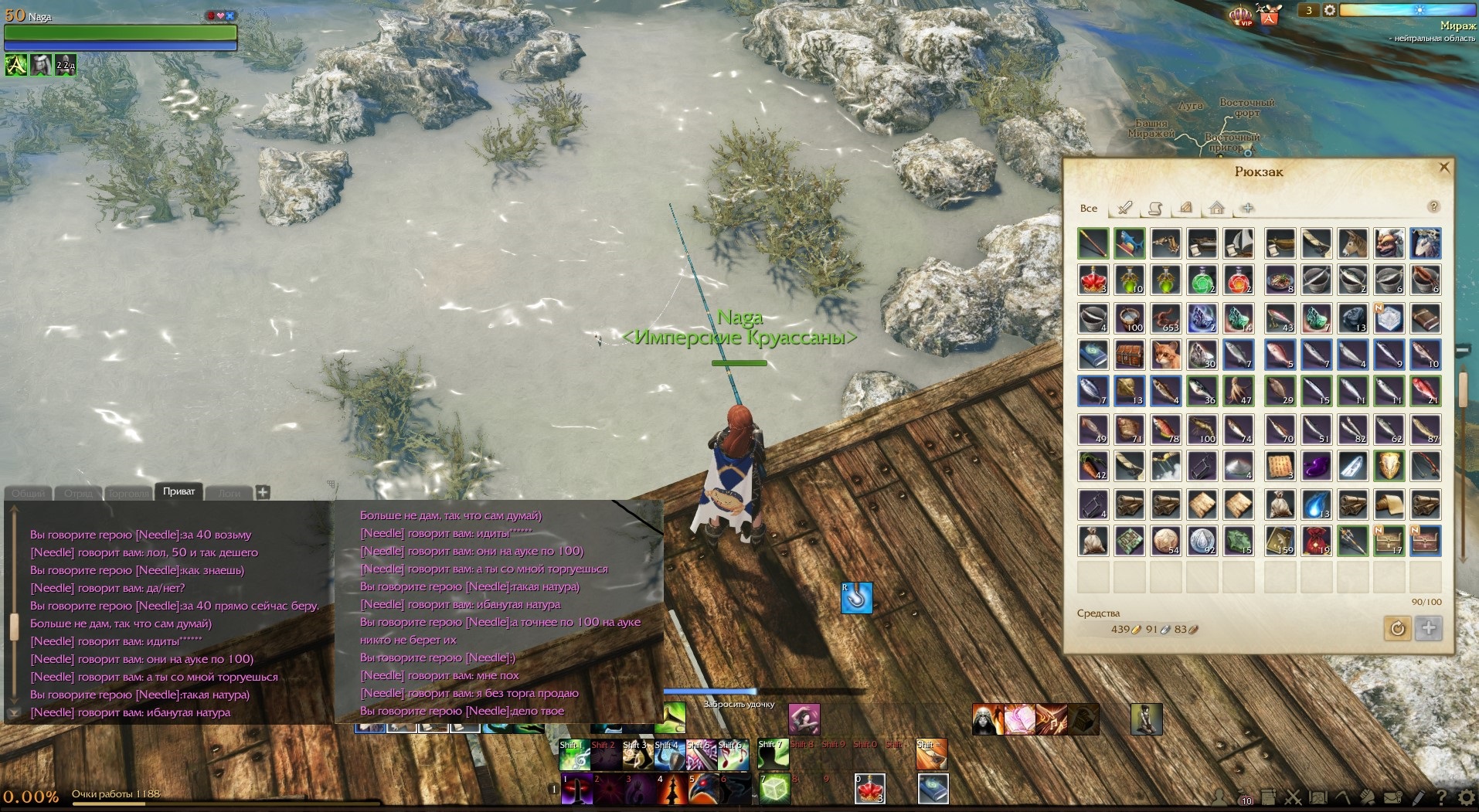The width and height of the screenshot is (1479, 812).
Task: Use the red potion hotbar slot
Action: (869, 789)
